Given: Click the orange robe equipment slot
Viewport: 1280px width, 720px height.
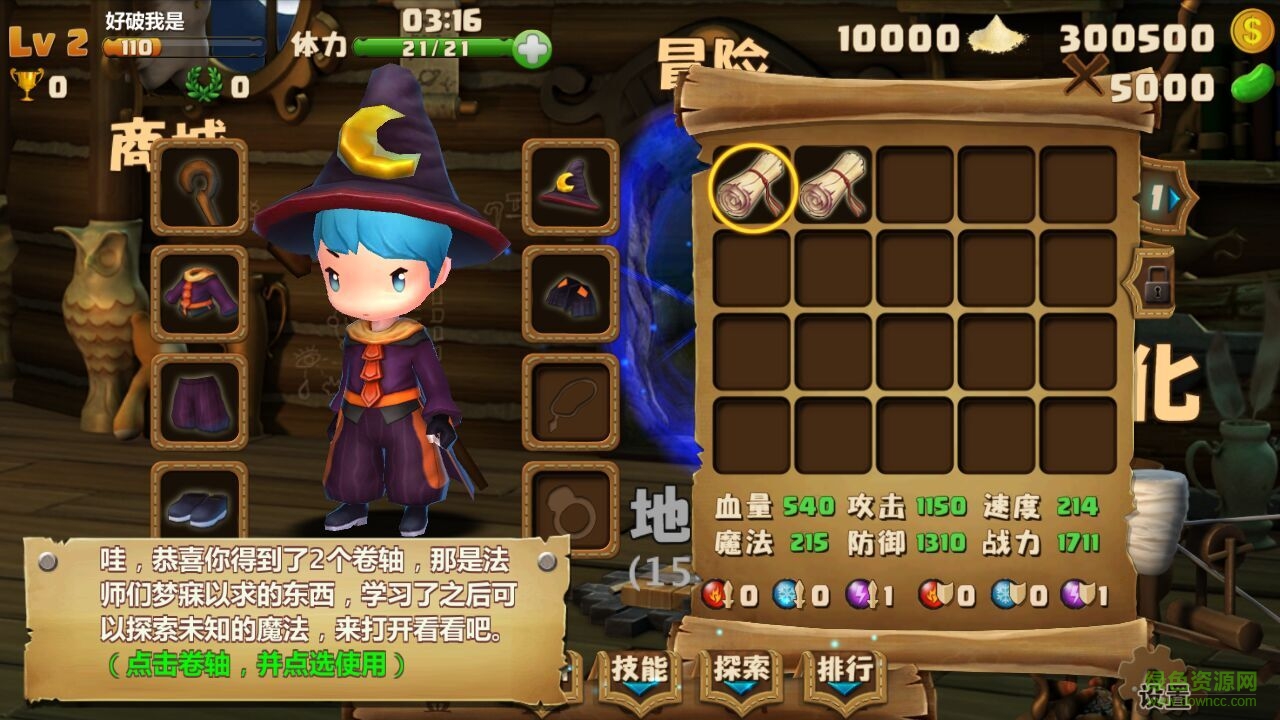Looking at the screenshot, I should coord(197,293).
